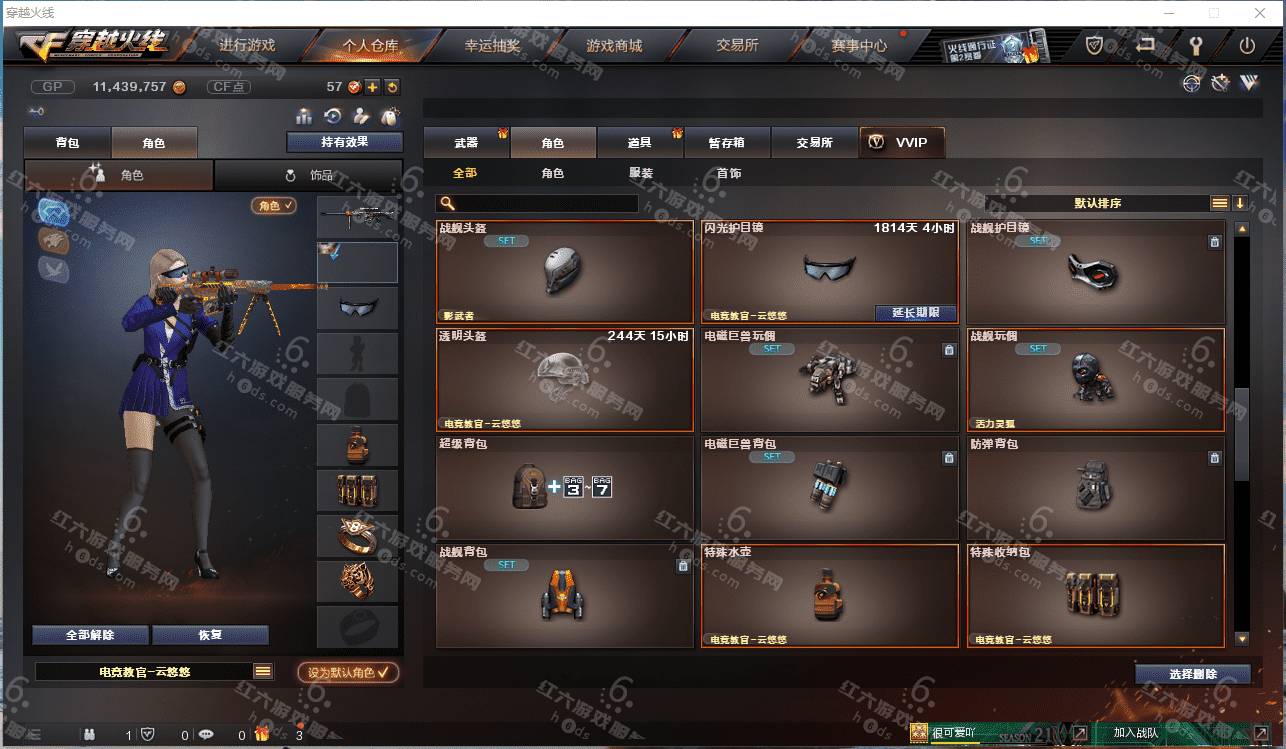
Task: Close the game window
Action: coord(1261,13)
